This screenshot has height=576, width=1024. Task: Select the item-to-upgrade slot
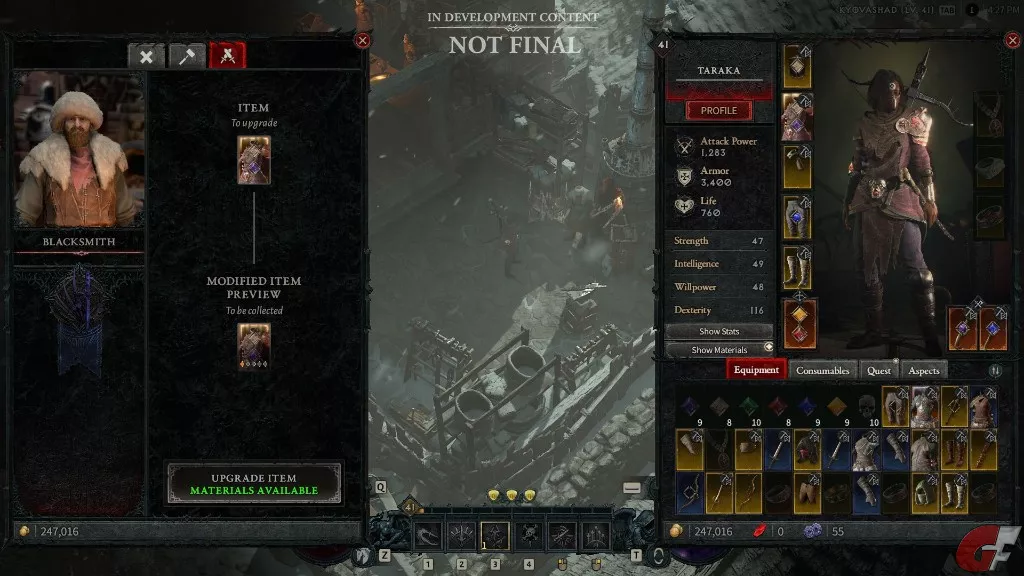click(x=254, y=160)
